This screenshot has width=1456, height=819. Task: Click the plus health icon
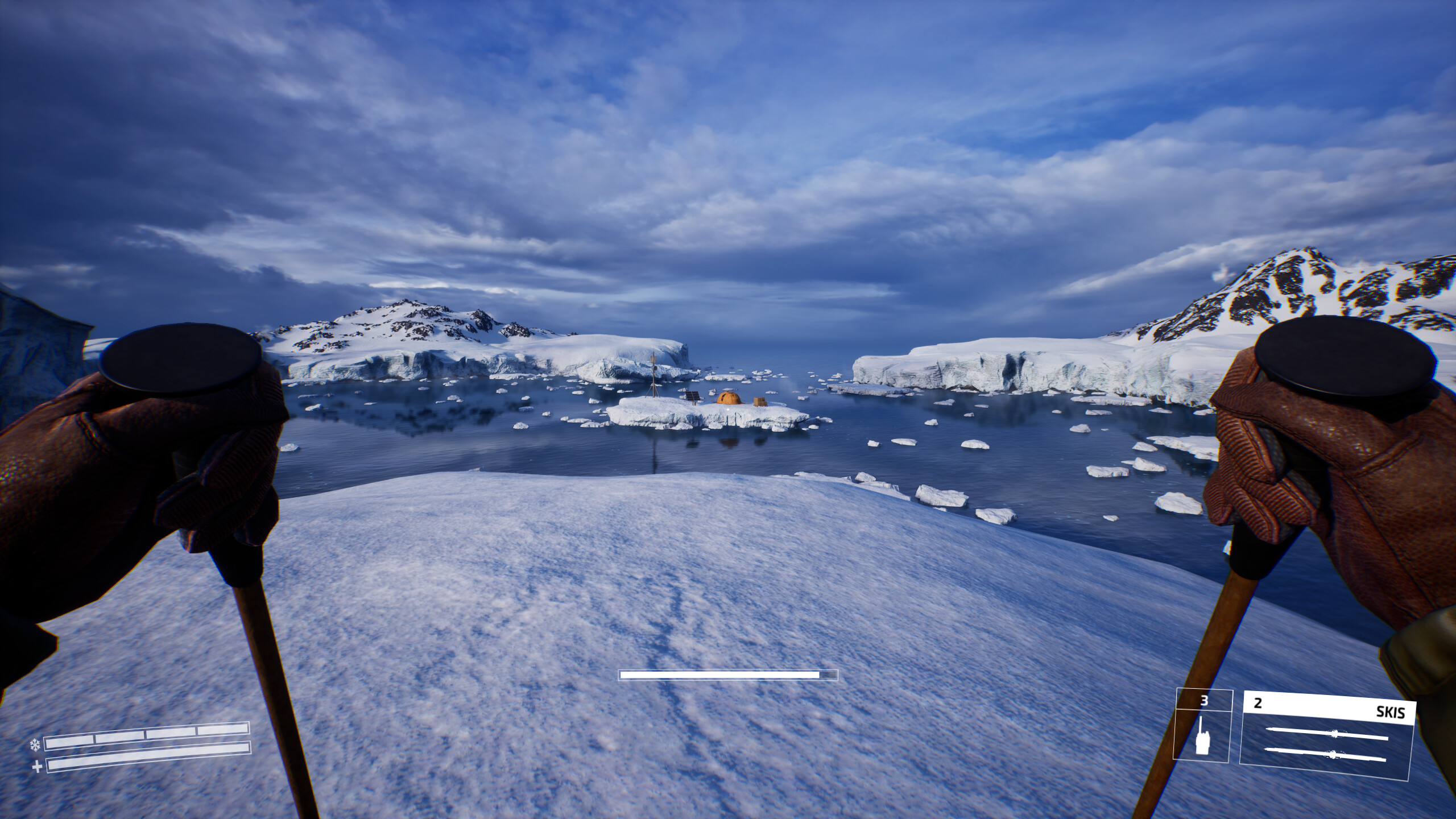37,768
